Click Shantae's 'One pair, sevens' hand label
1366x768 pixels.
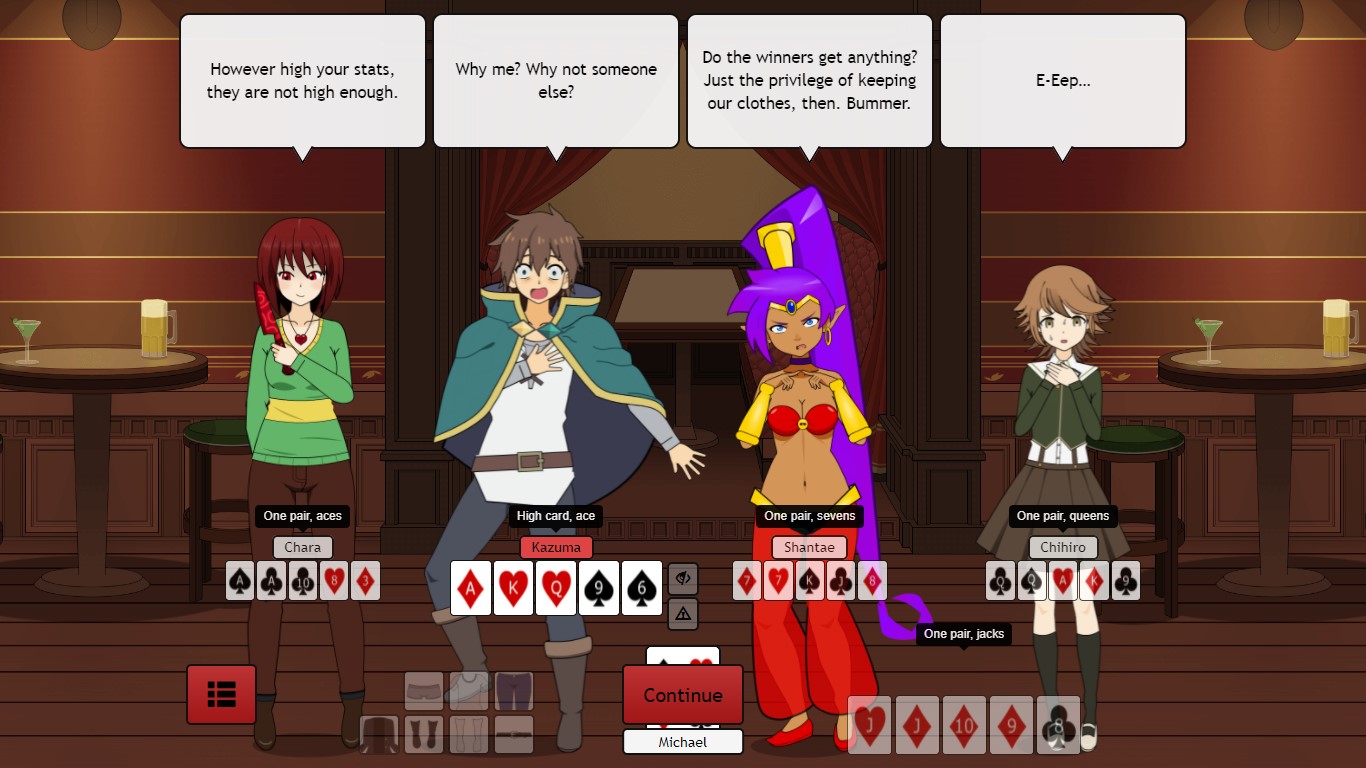pos(809,516)
